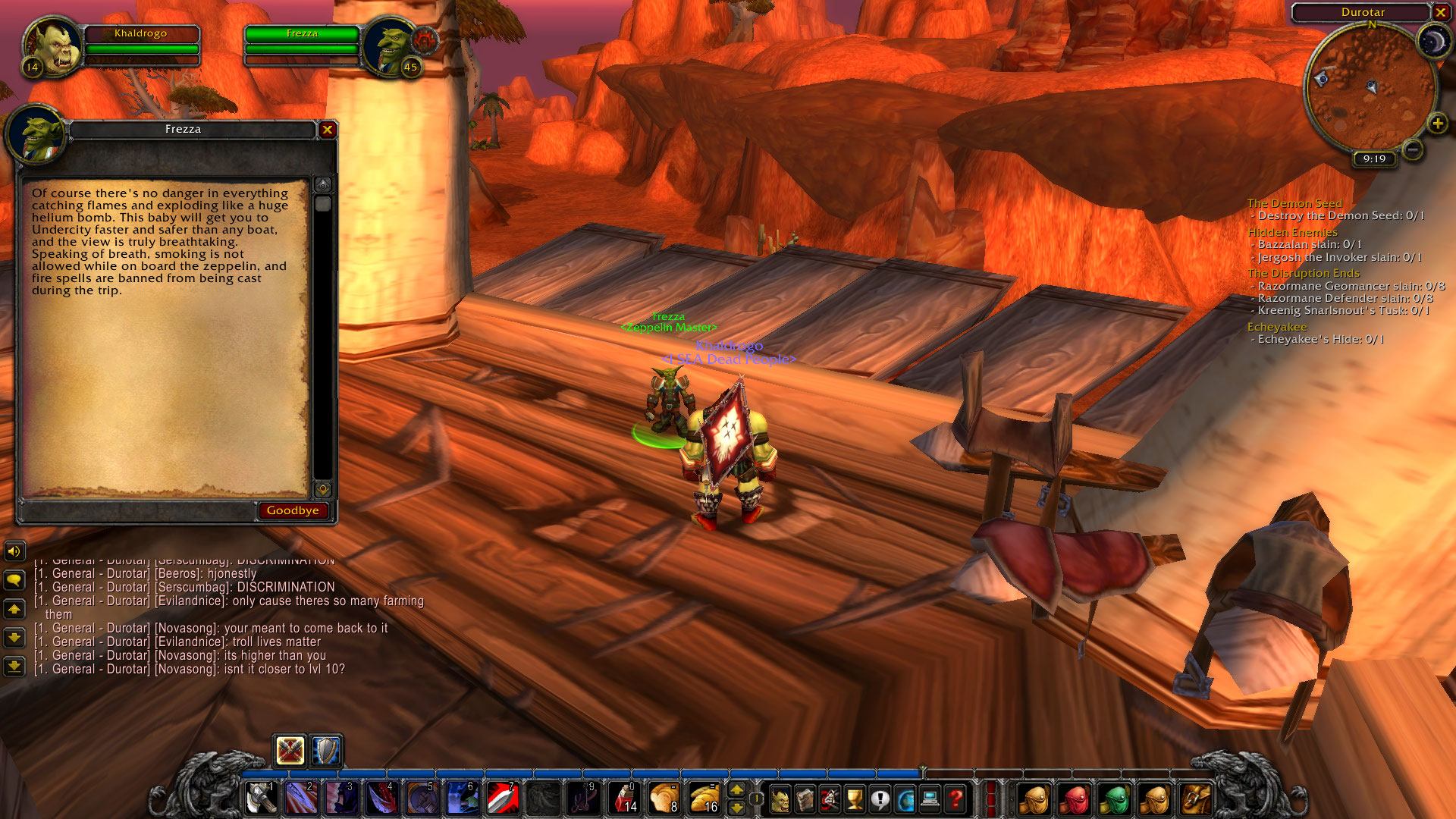1456x819 pixels.
Task: Open the World Map globe icon
Action: pos(904,798)
